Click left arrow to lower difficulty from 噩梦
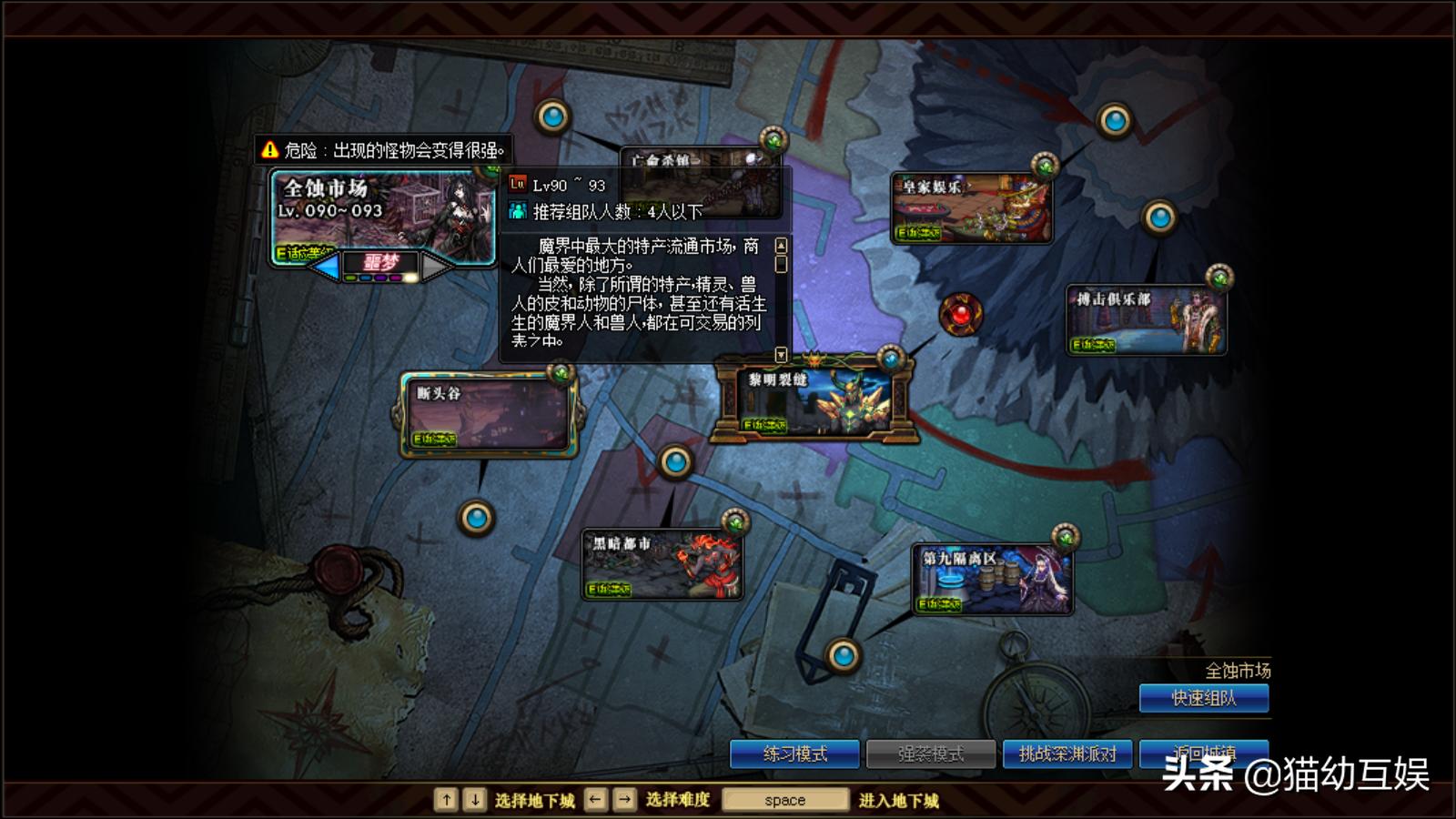The height and width of the screenshot is (819, 1456). (325, 263)
